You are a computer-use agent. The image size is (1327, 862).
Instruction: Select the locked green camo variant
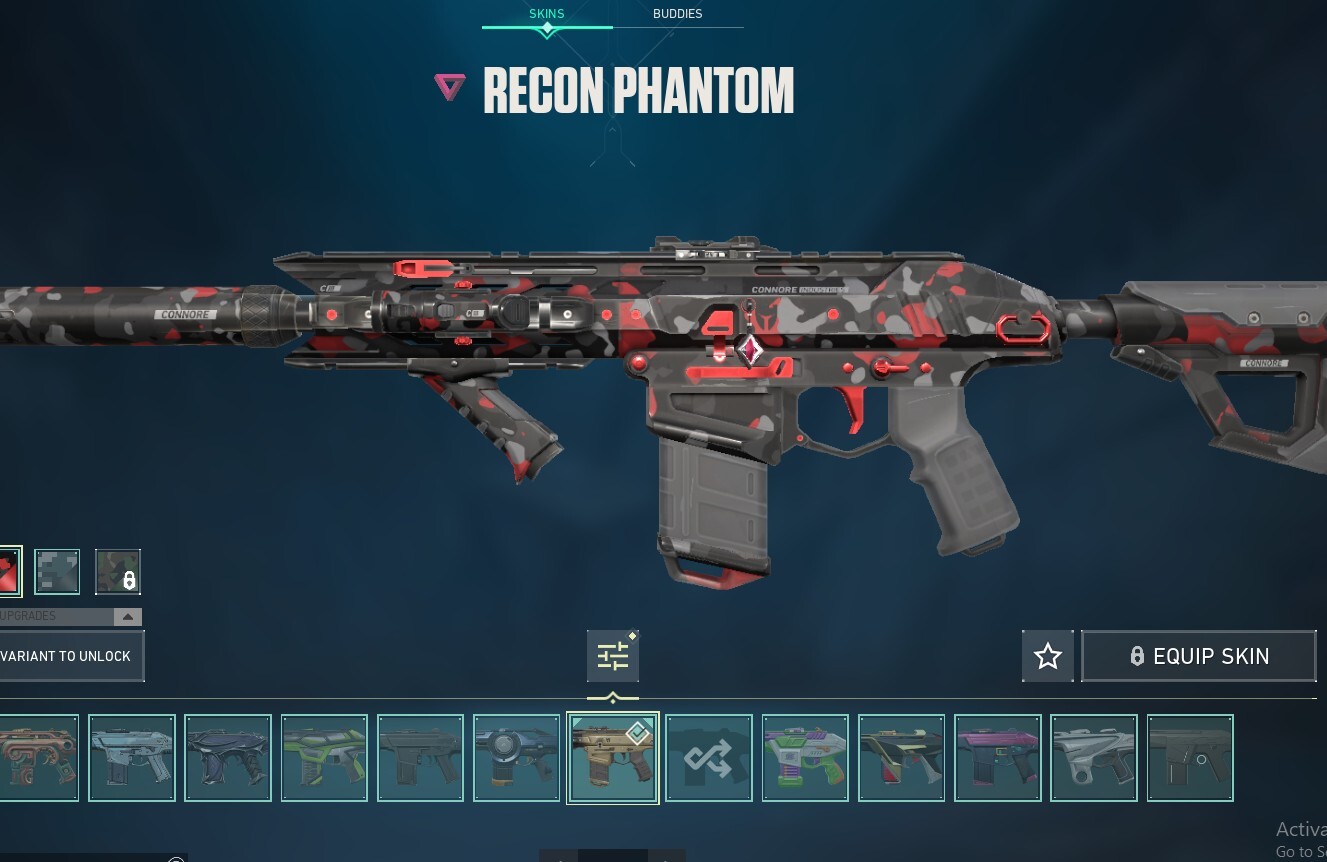[x=117, y=572]
